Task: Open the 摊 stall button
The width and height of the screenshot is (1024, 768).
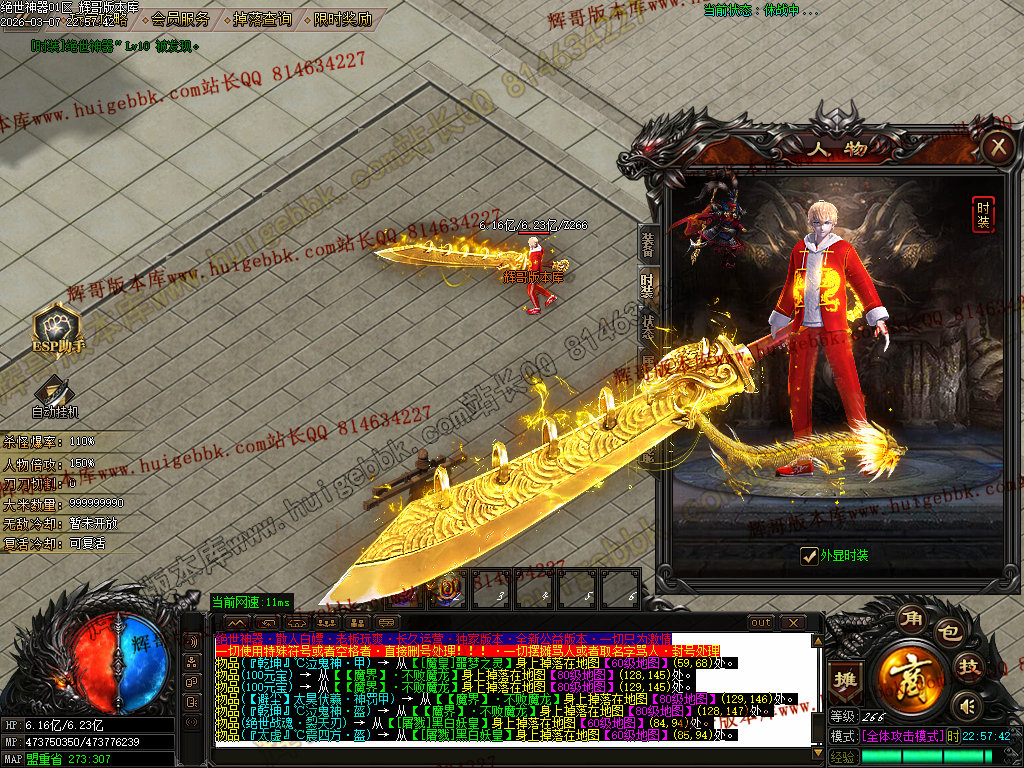Action: click(x=846, y=679)
